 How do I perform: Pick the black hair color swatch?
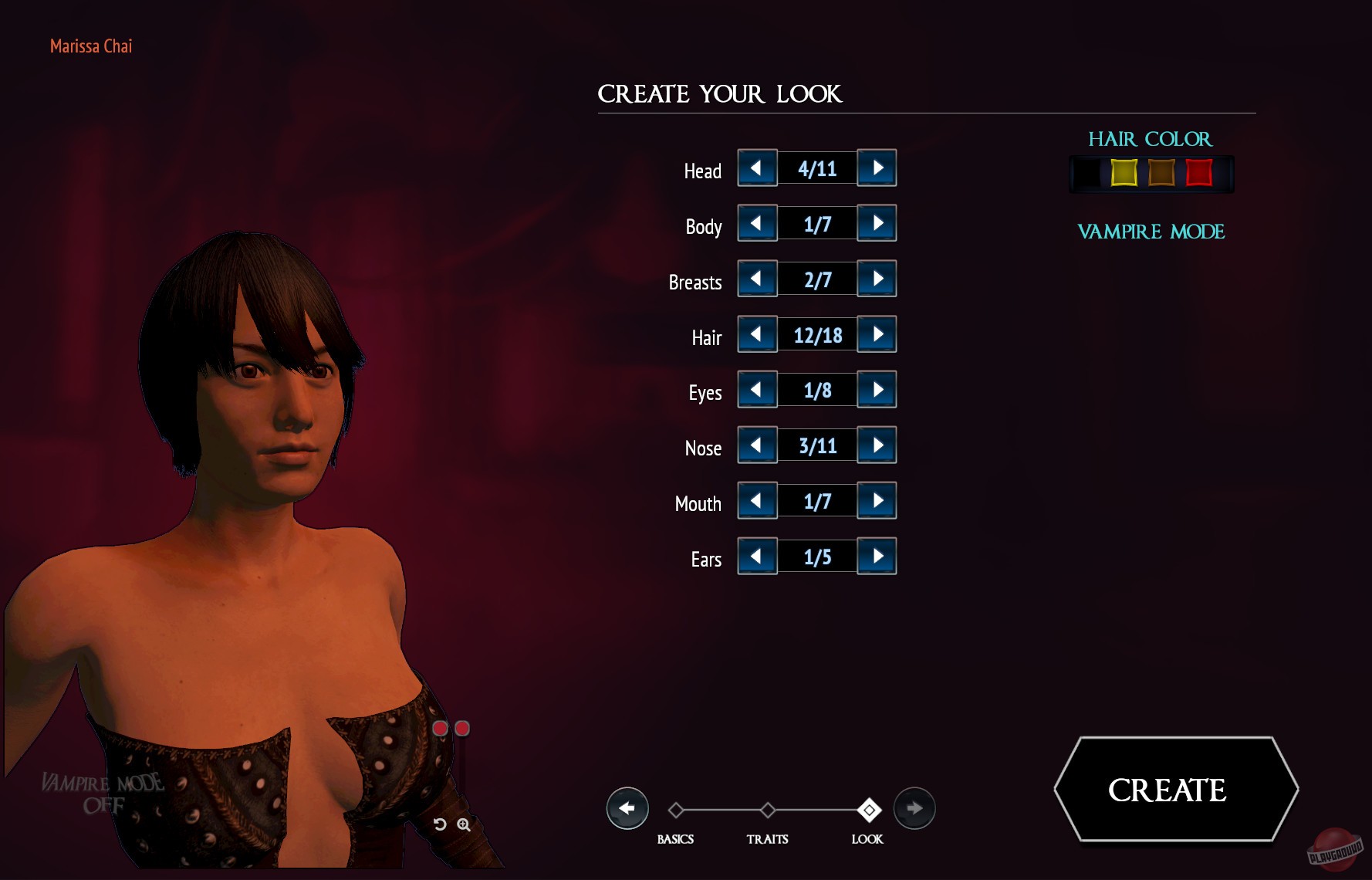pyautogui.click(x=1087, y=173)
